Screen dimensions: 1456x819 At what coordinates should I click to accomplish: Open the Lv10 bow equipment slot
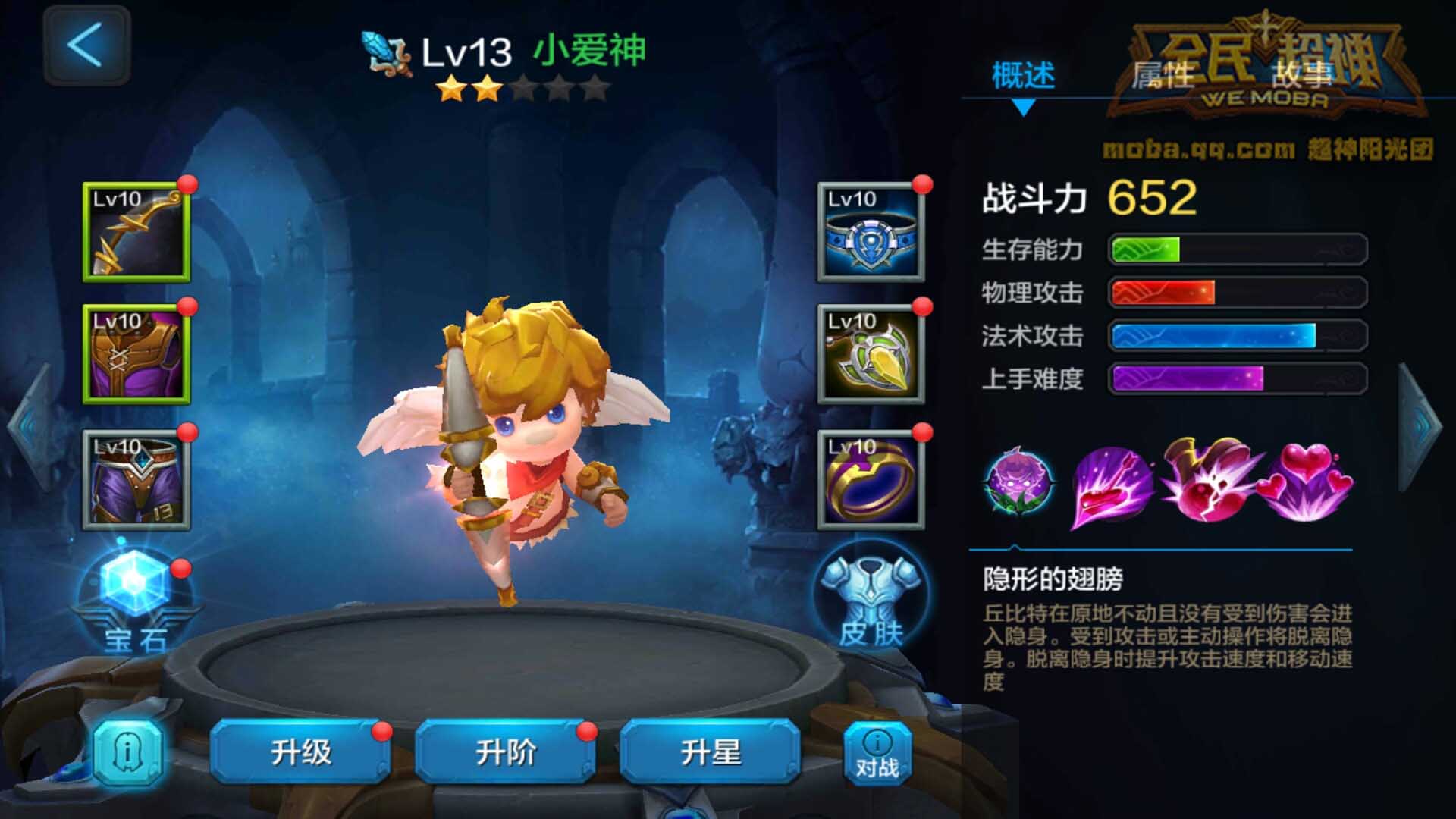135,231
